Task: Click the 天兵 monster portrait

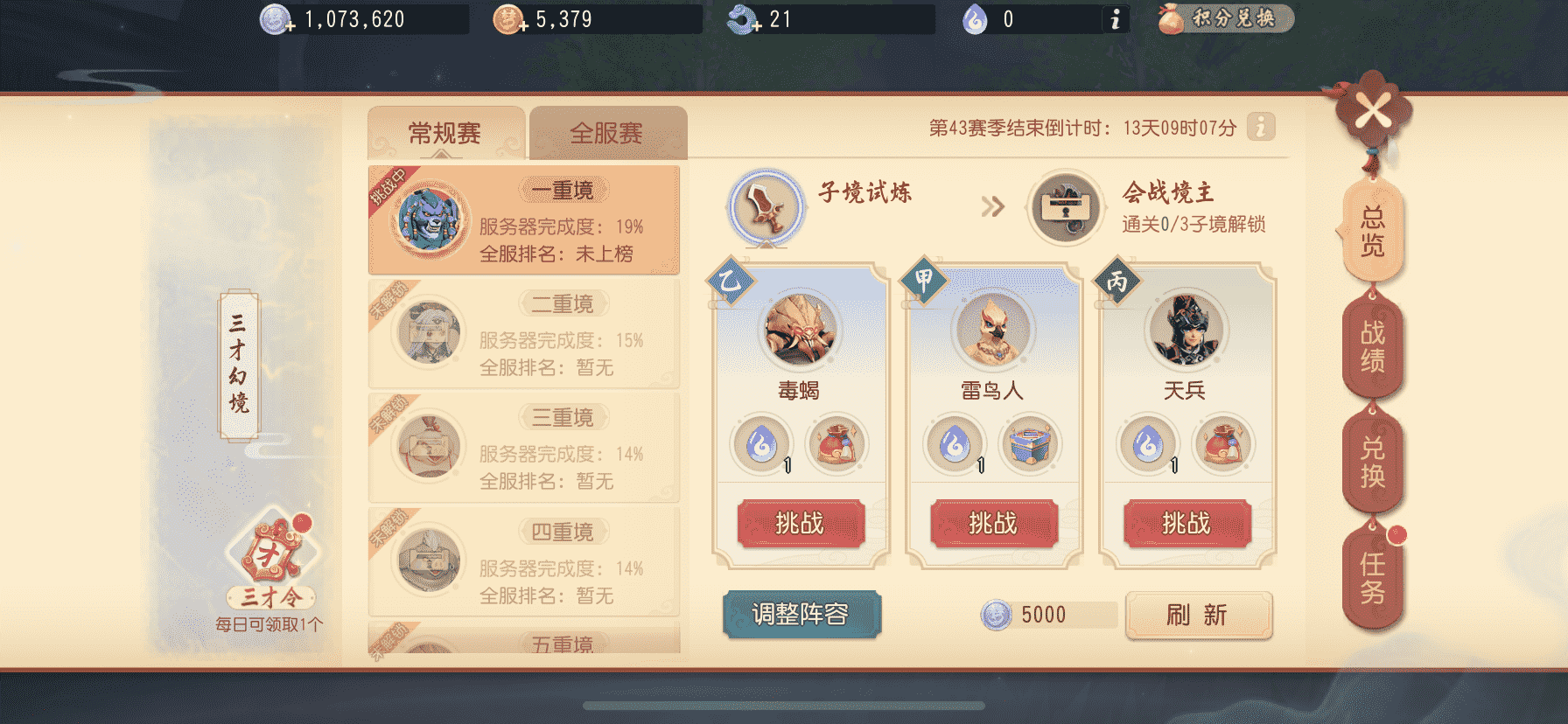Action: coord(1185,331)
